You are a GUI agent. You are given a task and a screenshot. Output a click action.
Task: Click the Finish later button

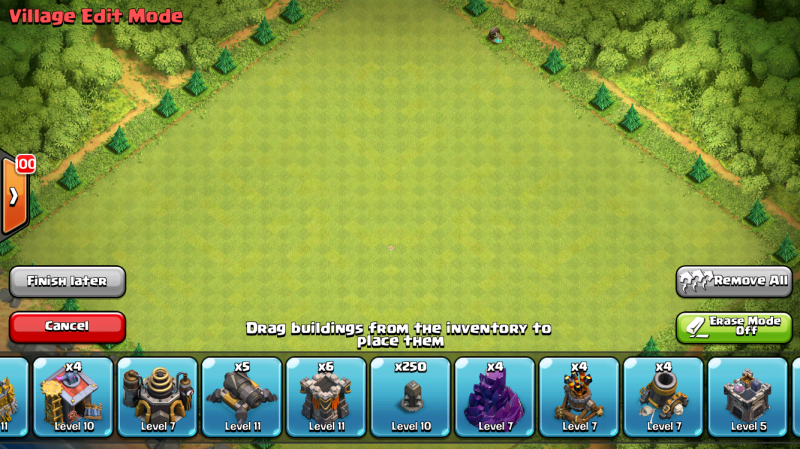point(67,281)
